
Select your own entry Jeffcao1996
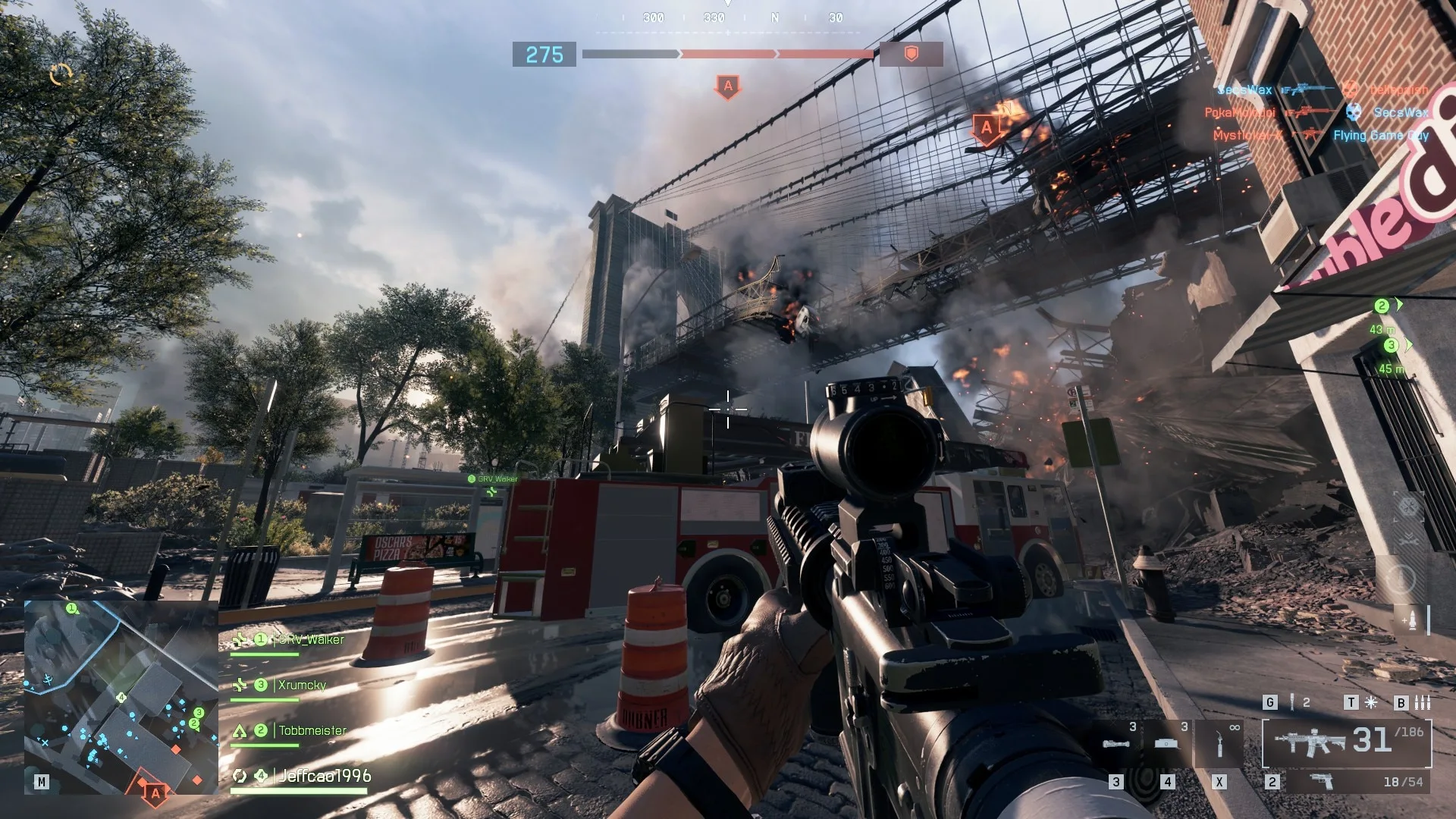coord(325,776)
